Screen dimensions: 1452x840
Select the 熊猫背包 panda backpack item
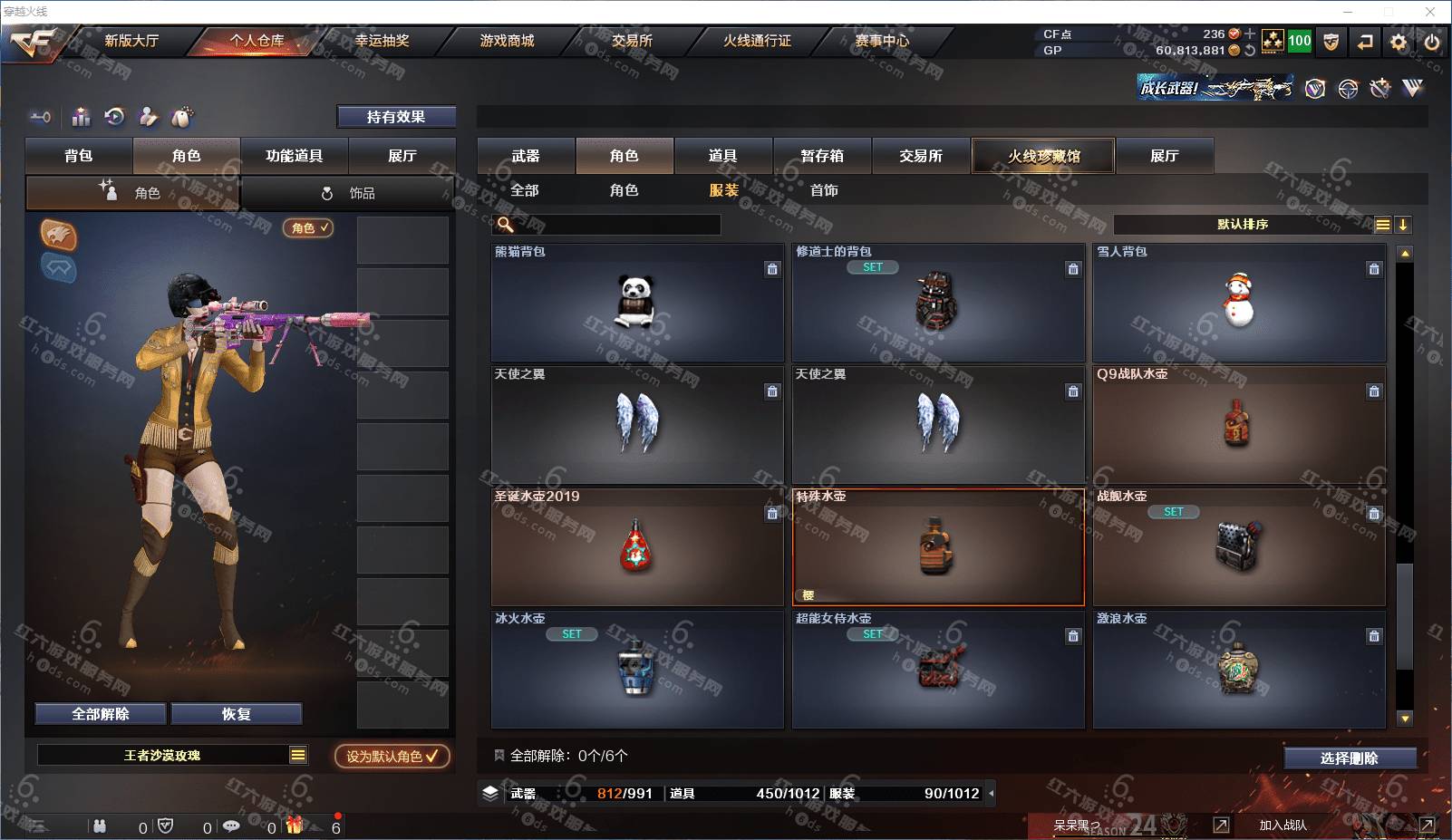637,303
